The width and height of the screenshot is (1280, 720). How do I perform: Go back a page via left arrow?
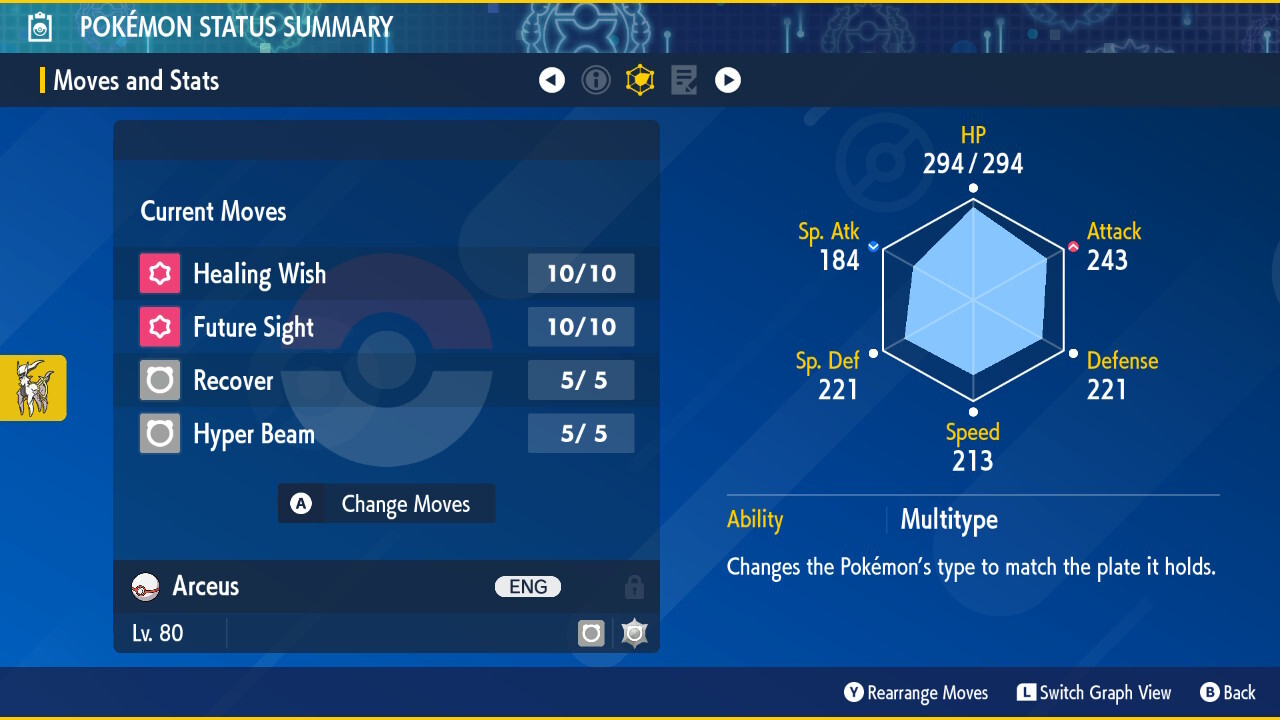552,80
